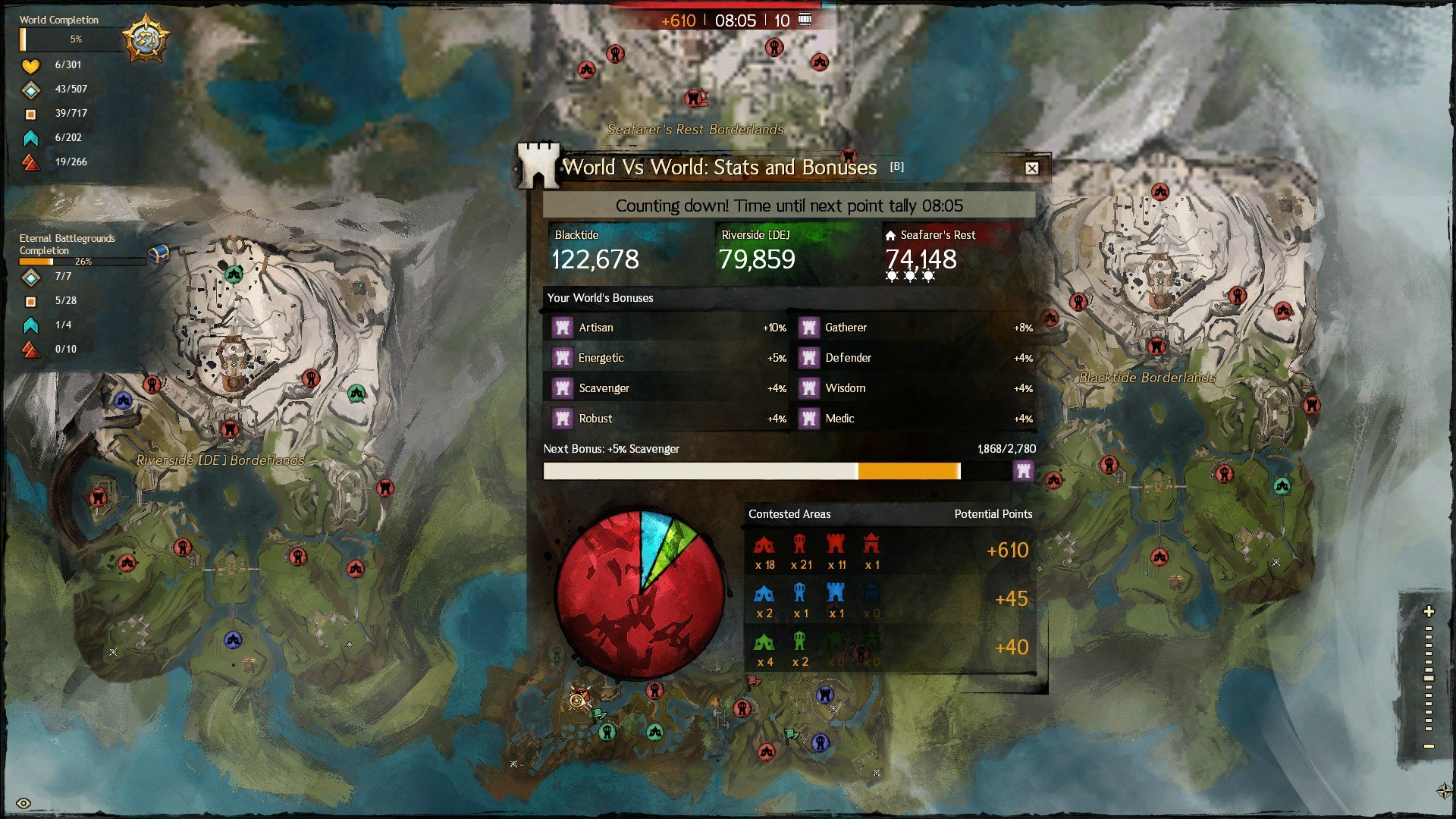Open the Eternal Battlegrounds completion chest
1456x819 pixels.
[x=158, y=255]
